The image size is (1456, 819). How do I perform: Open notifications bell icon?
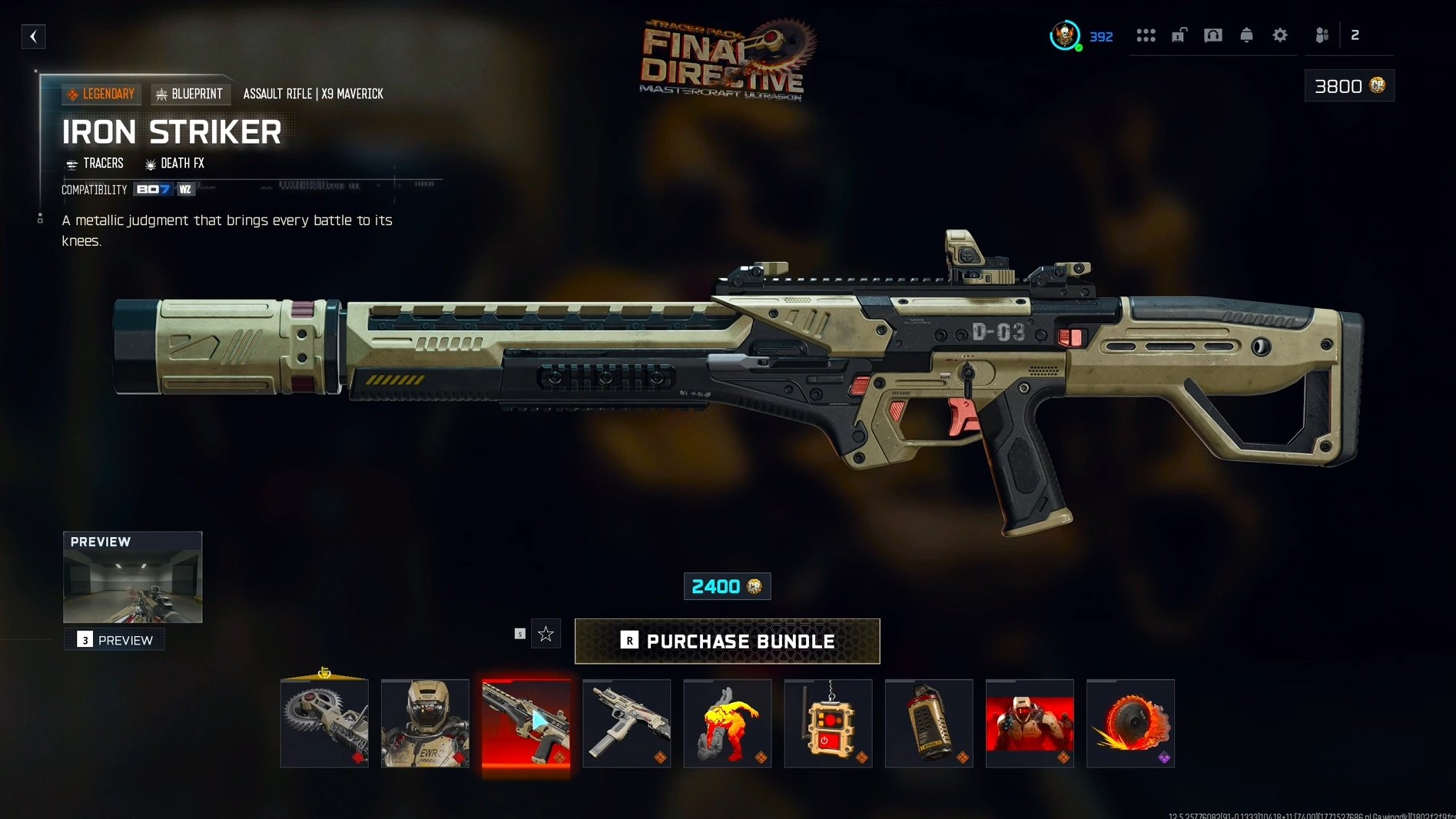coord(1245,35)
